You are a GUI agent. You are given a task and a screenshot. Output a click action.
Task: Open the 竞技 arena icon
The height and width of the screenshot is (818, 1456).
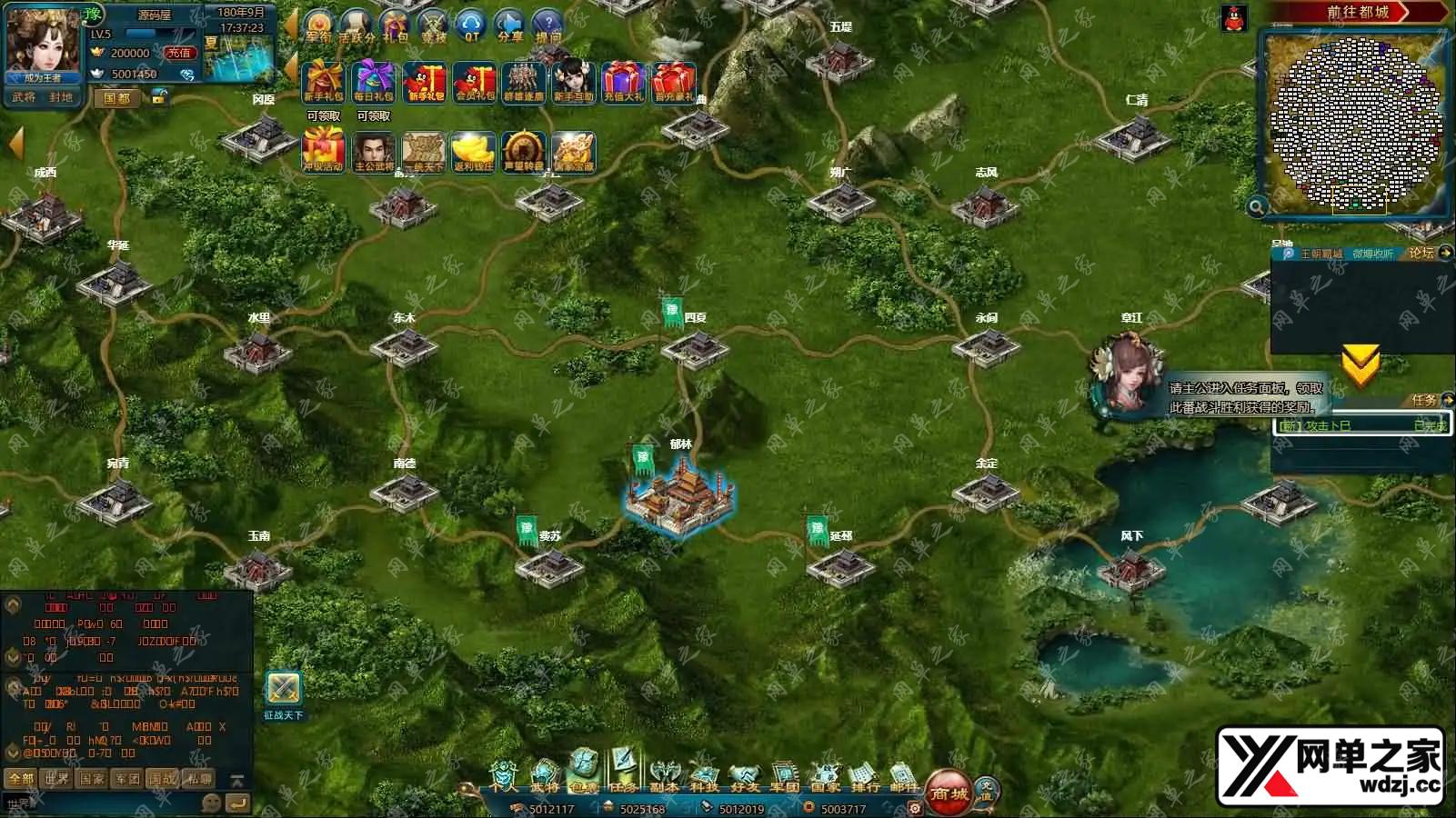[434, 25]
